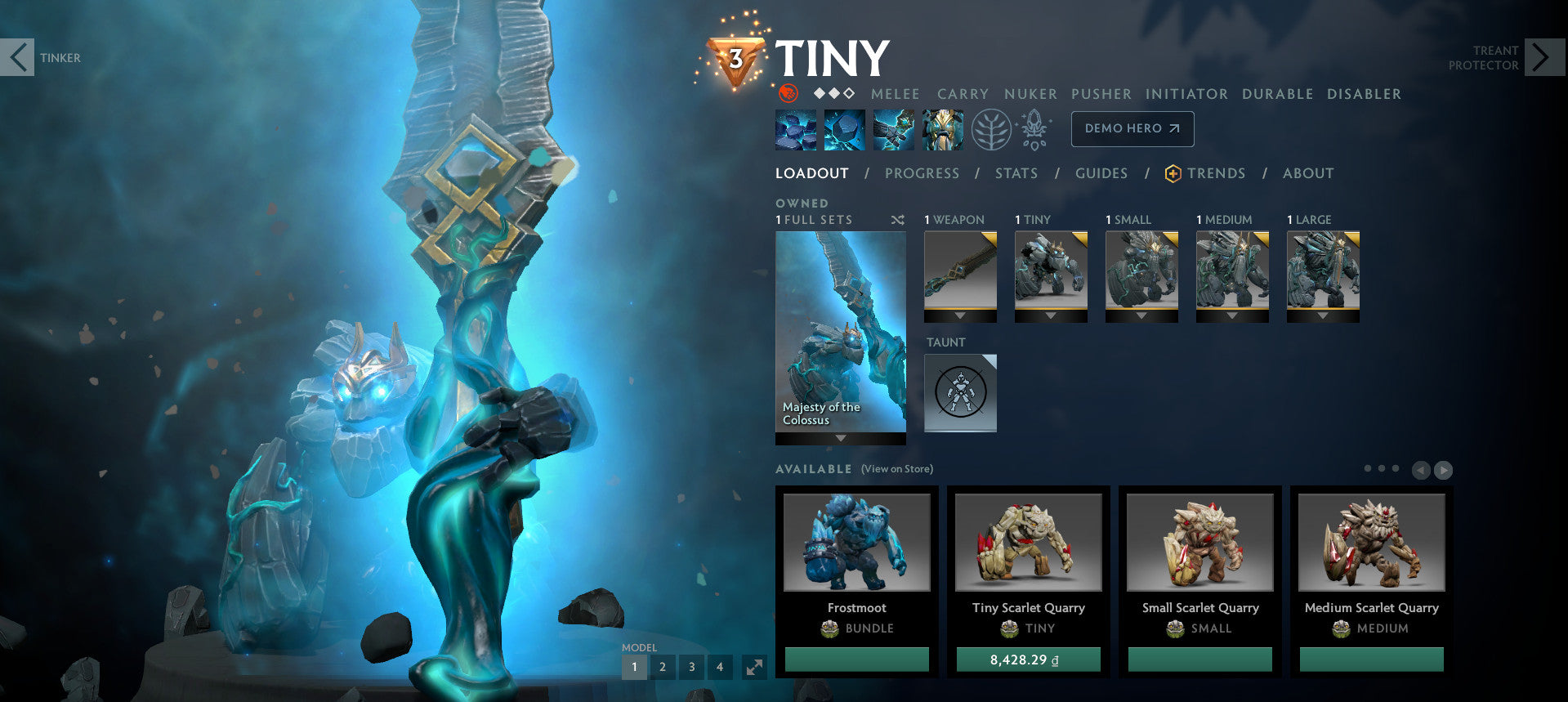Expand the Medium slot dropdown arrow
This screenshot has height=702, width=1568.
1232,317
